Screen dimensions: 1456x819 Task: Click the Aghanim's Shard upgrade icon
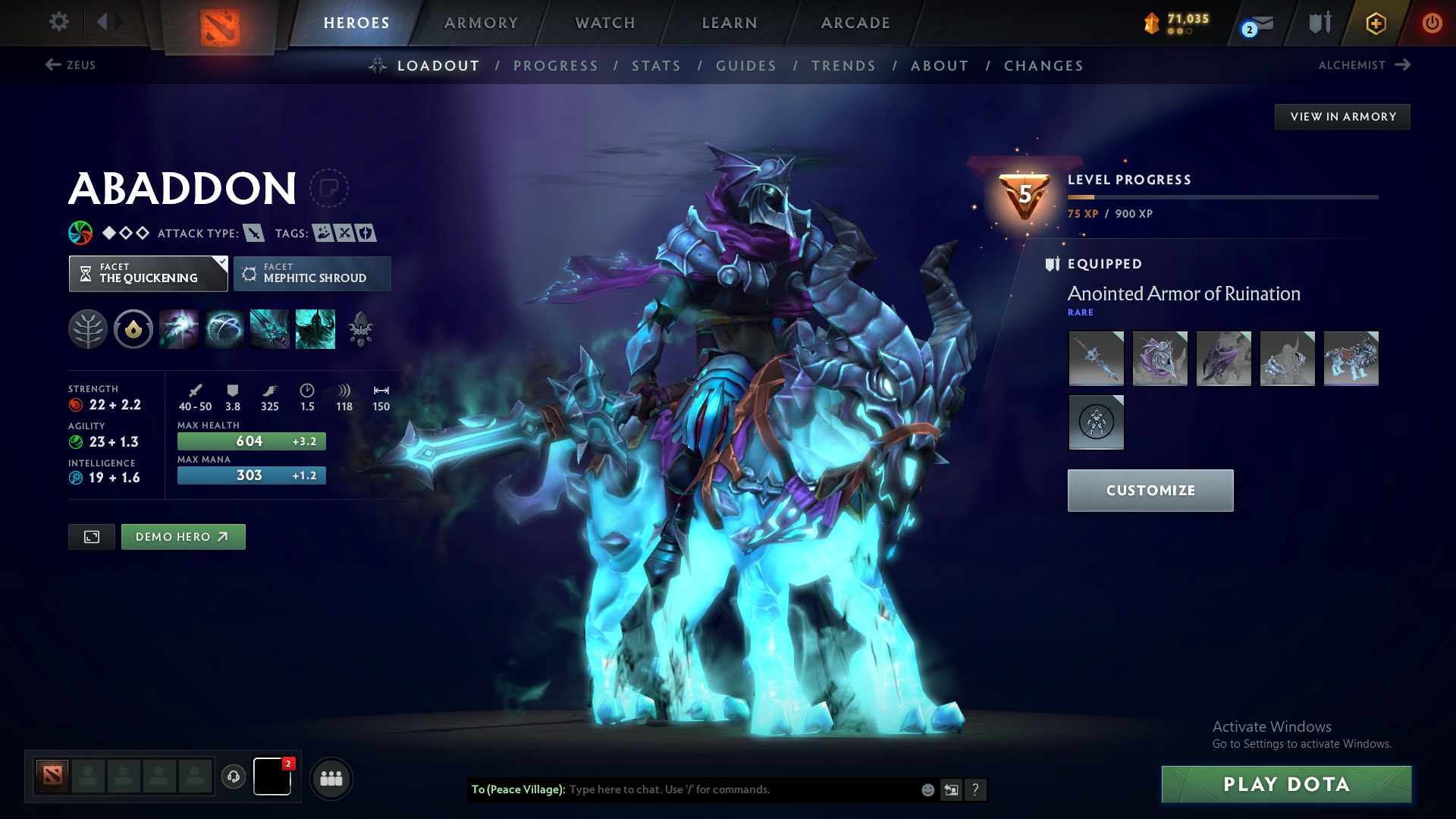(361, 328)
